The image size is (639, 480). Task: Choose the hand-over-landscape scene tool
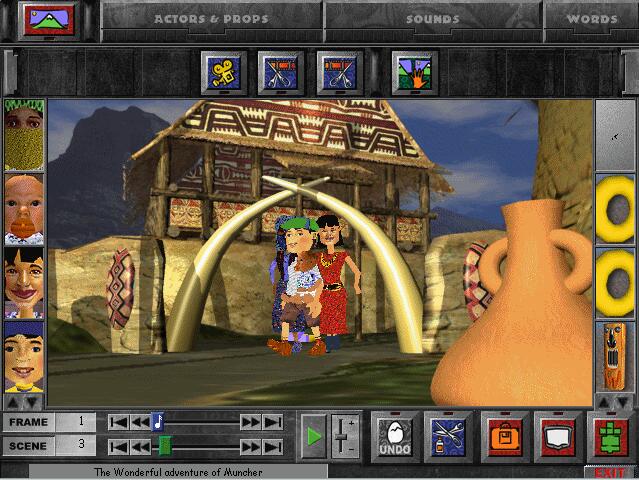[415, 72]
